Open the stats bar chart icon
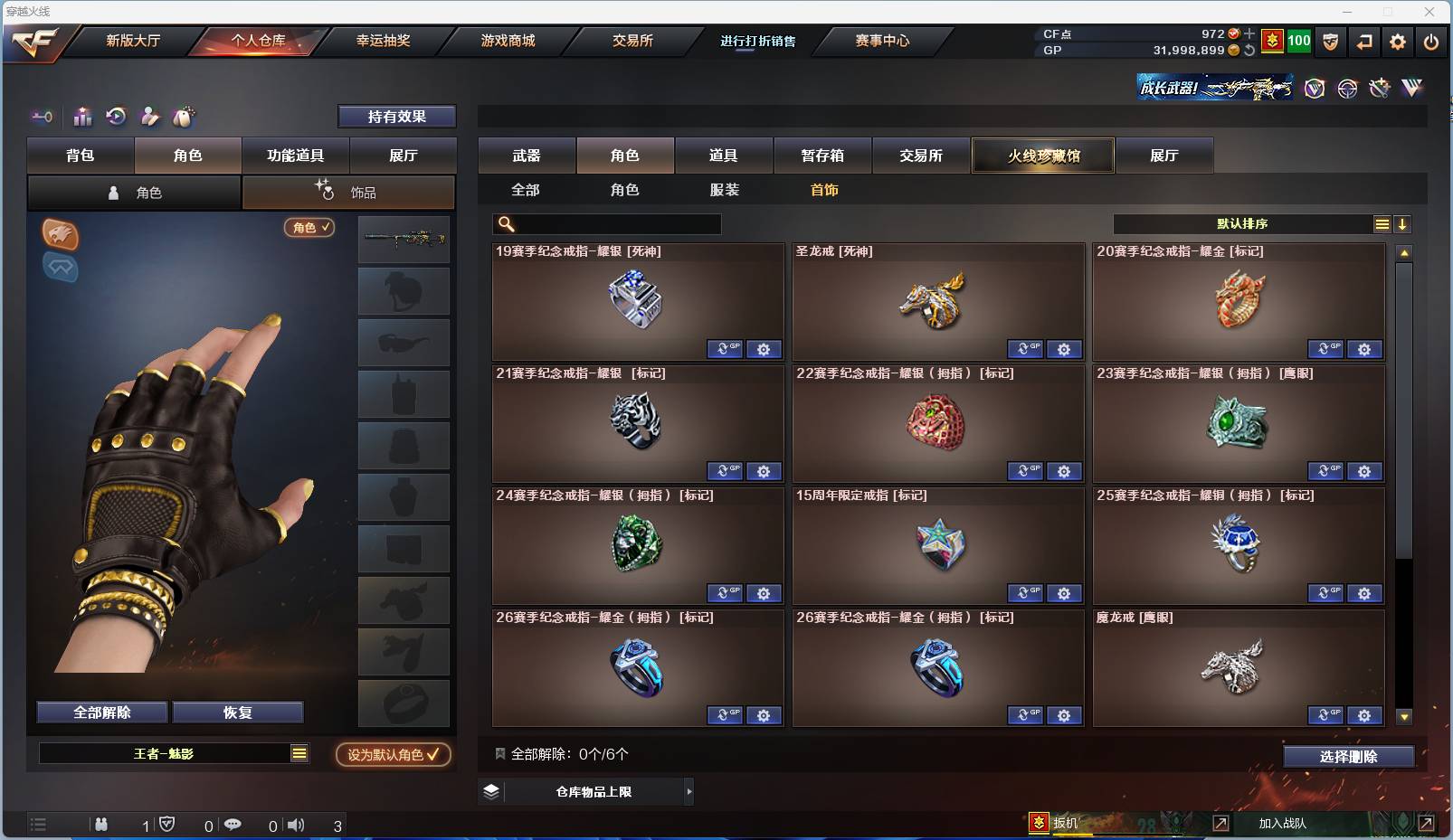This screenshot has width=1453, height=840. click(81, 116)
